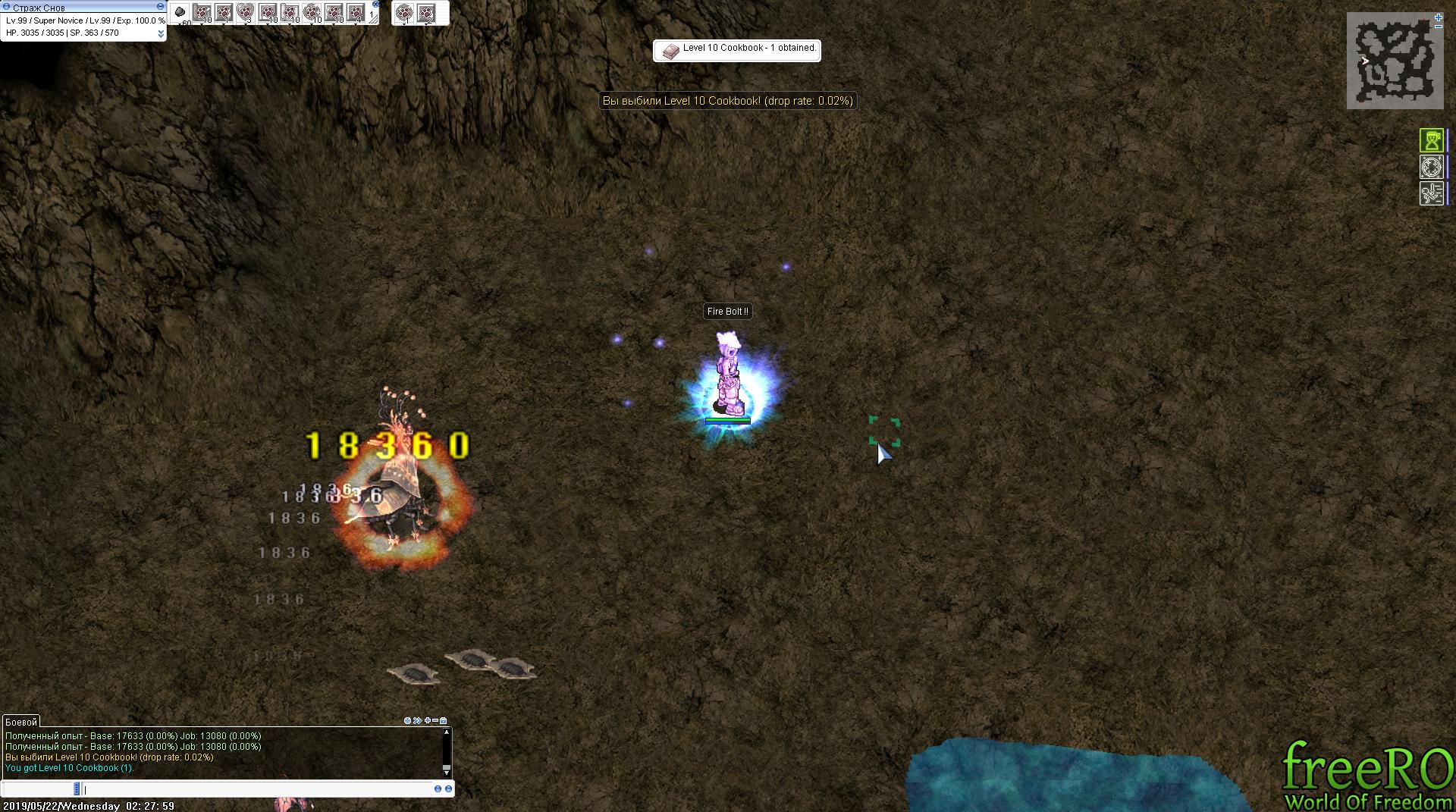Lock the chat window with padlock icon

click(444, 721)
